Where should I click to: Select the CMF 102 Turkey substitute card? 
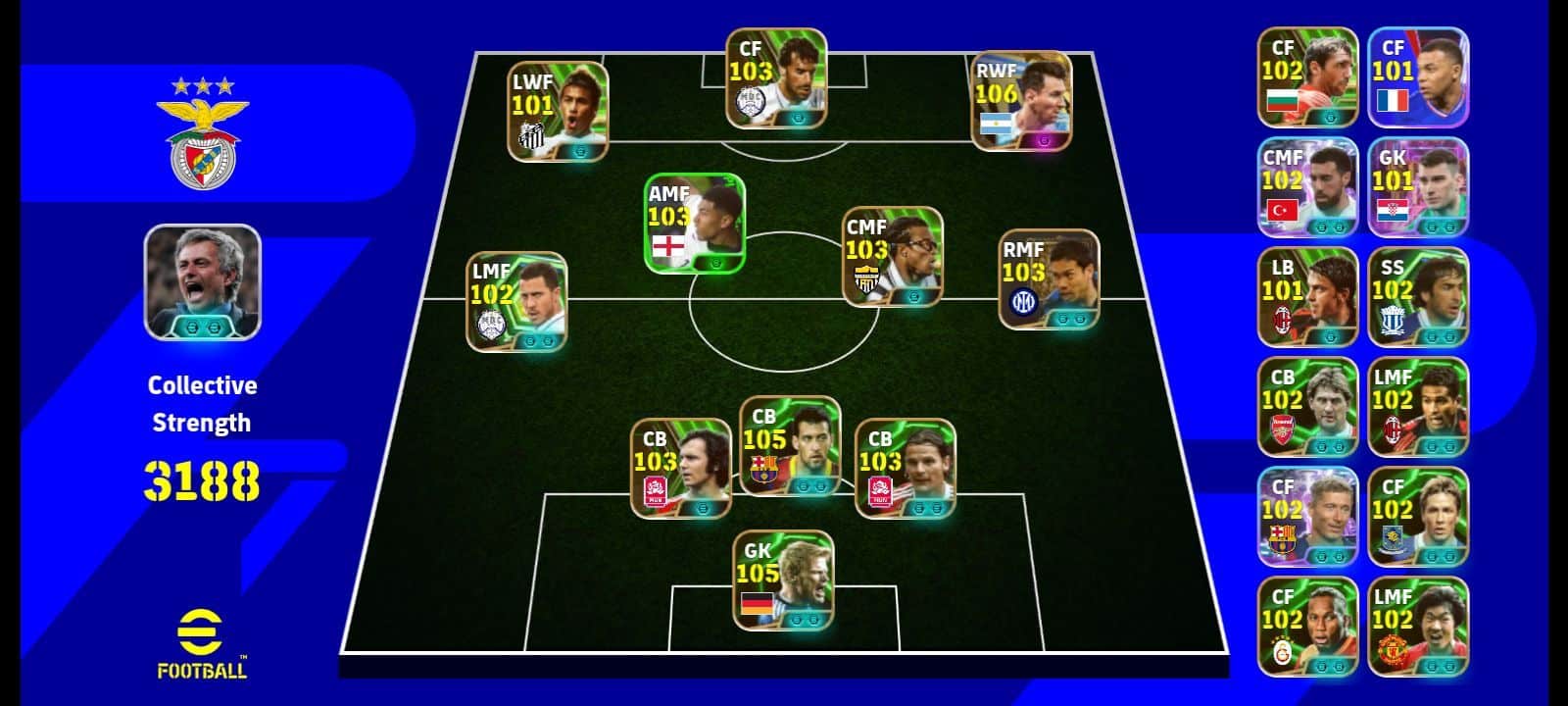point(1307,187)
